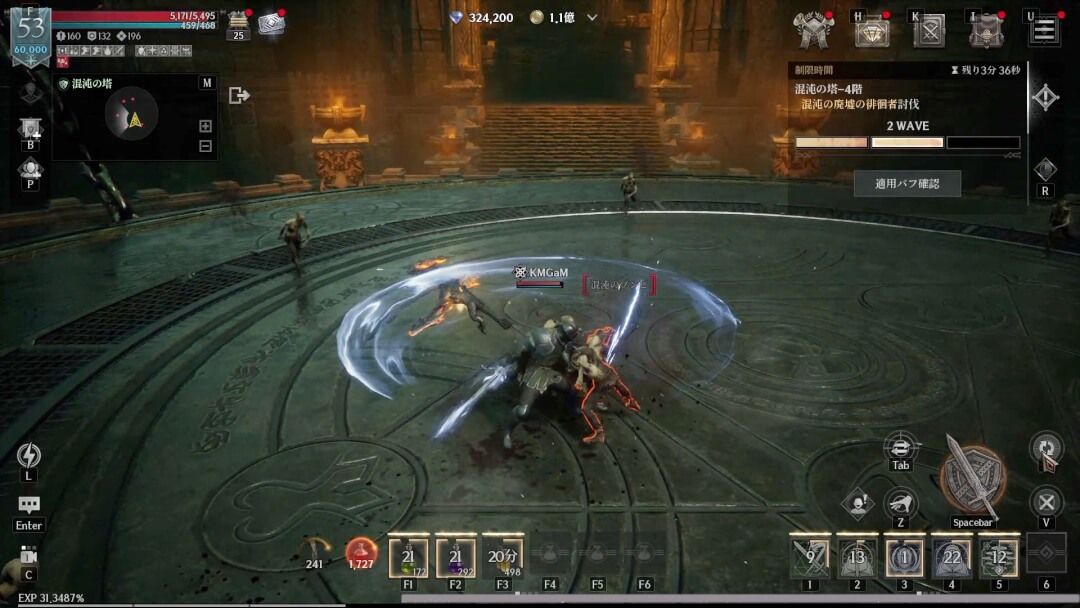Viewport: 1080px width, 608px height.
Task: Zoom in the minimap with plus button
Action: pos(205,126)
